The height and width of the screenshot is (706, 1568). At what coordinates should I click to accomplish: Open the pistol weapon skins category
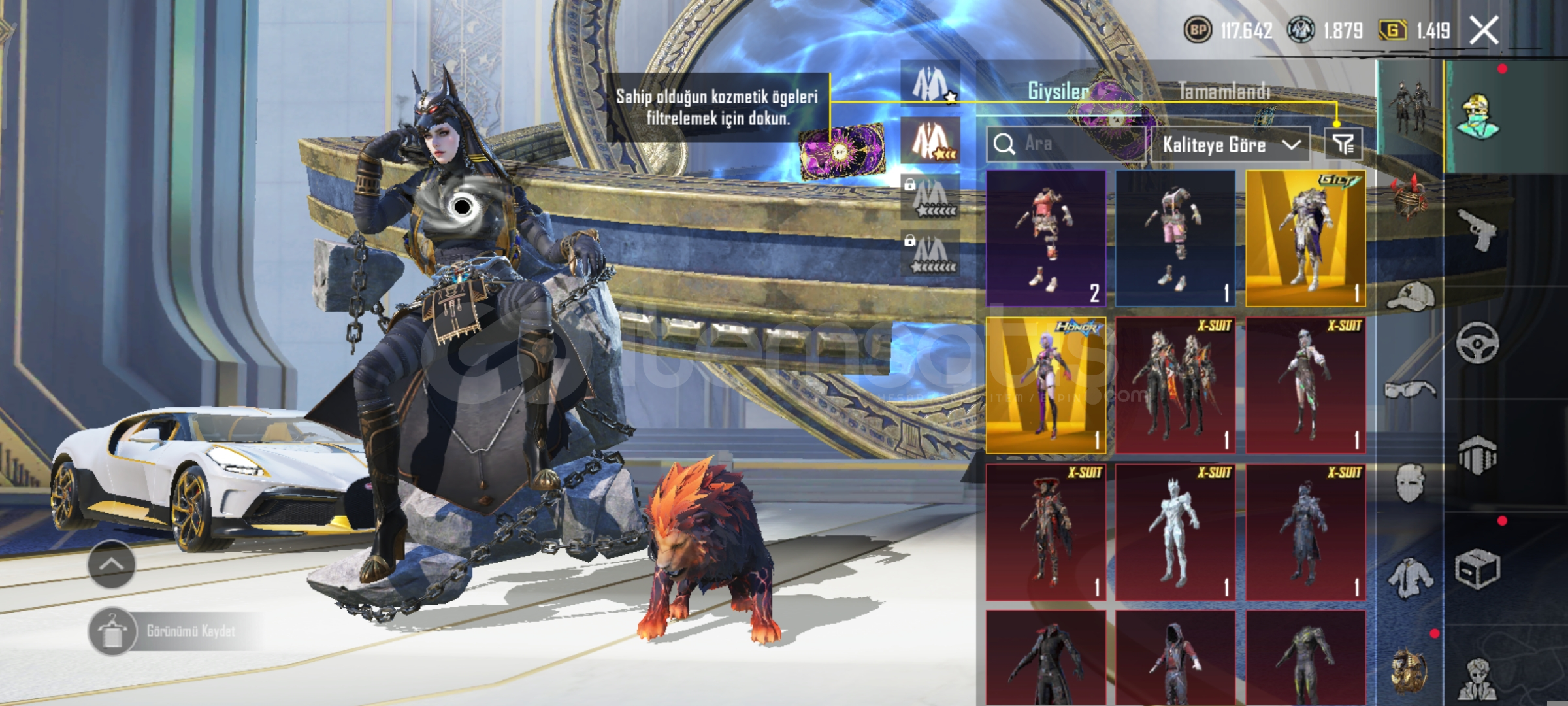pyautogui.click(x=1478, y=229)
